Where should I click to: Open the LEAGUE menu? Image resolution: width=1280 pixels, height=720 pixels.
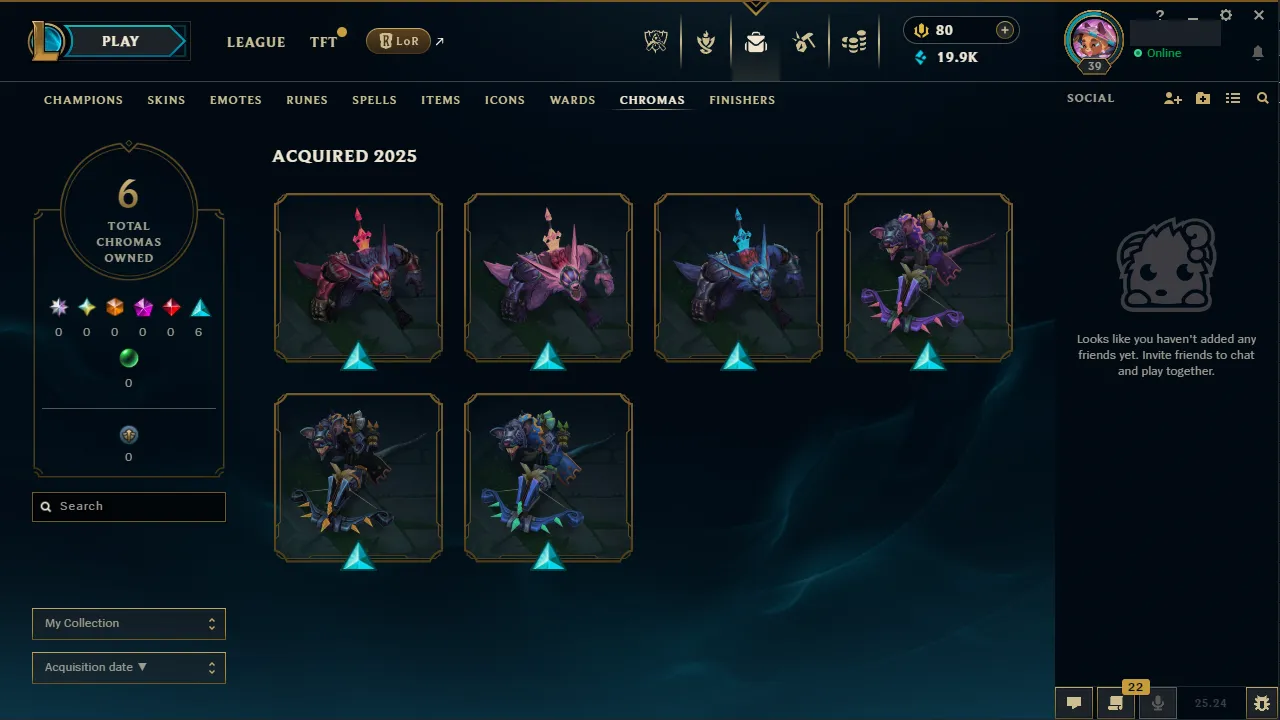(x=256, y=42)
